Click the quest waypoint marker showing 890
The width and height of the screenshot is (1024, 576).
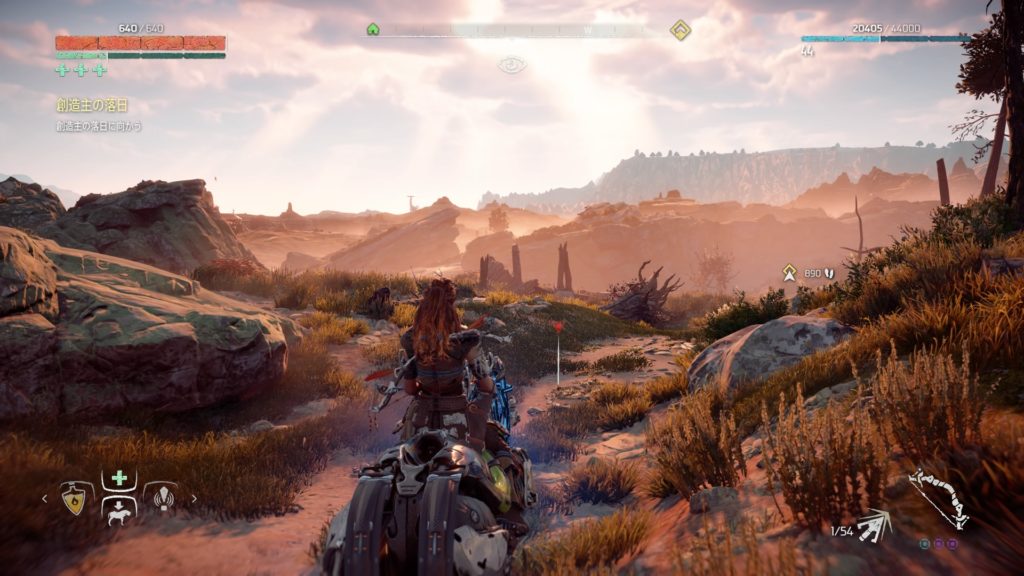click(x=790, y=271)
